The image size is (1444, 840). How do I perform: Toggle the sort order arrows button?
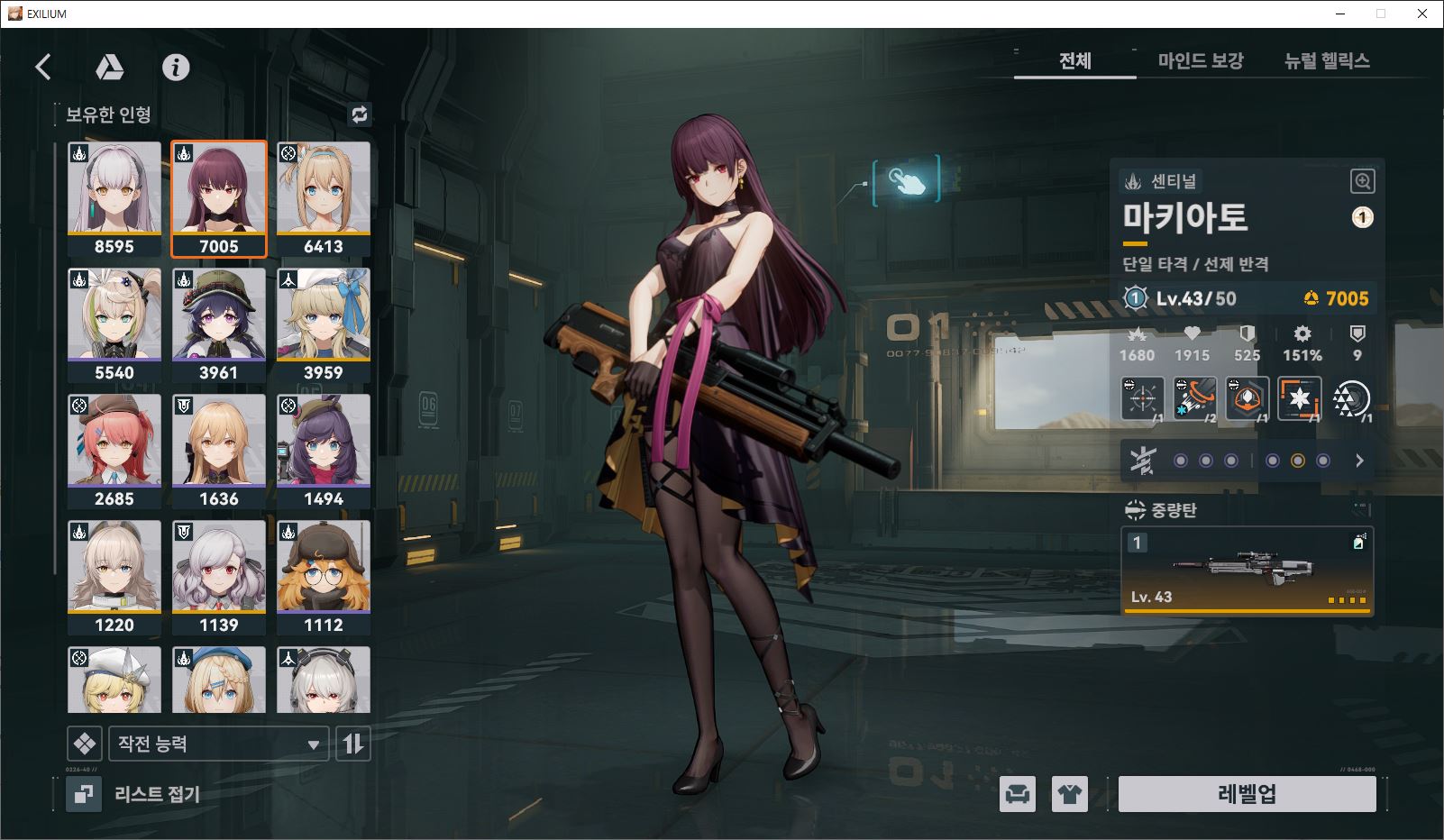[x=353, y=744]
